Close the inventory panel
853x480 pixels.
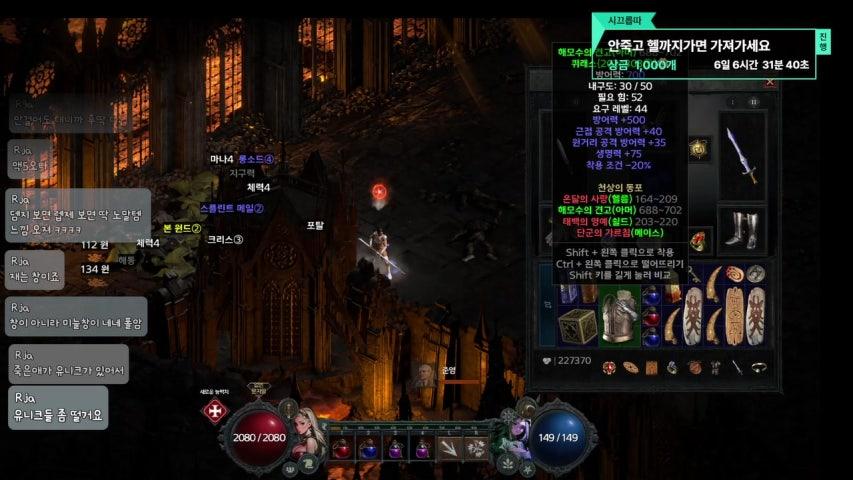[770, 82]
